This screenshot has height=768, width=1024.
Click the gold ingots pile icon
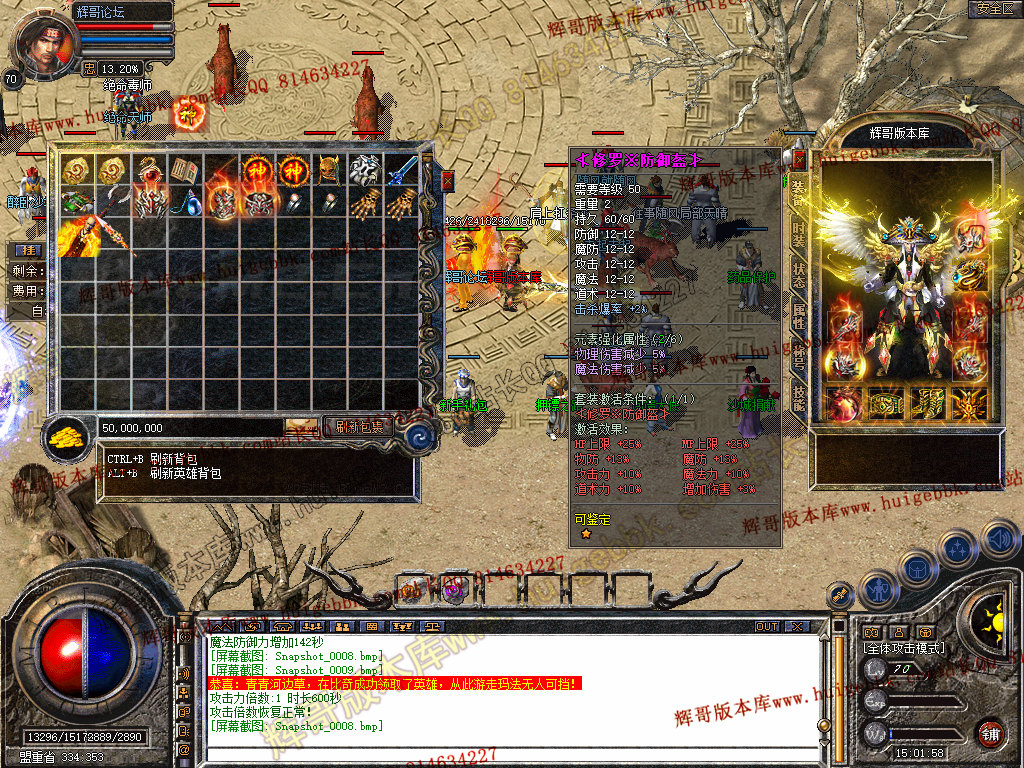click(65, 436)
